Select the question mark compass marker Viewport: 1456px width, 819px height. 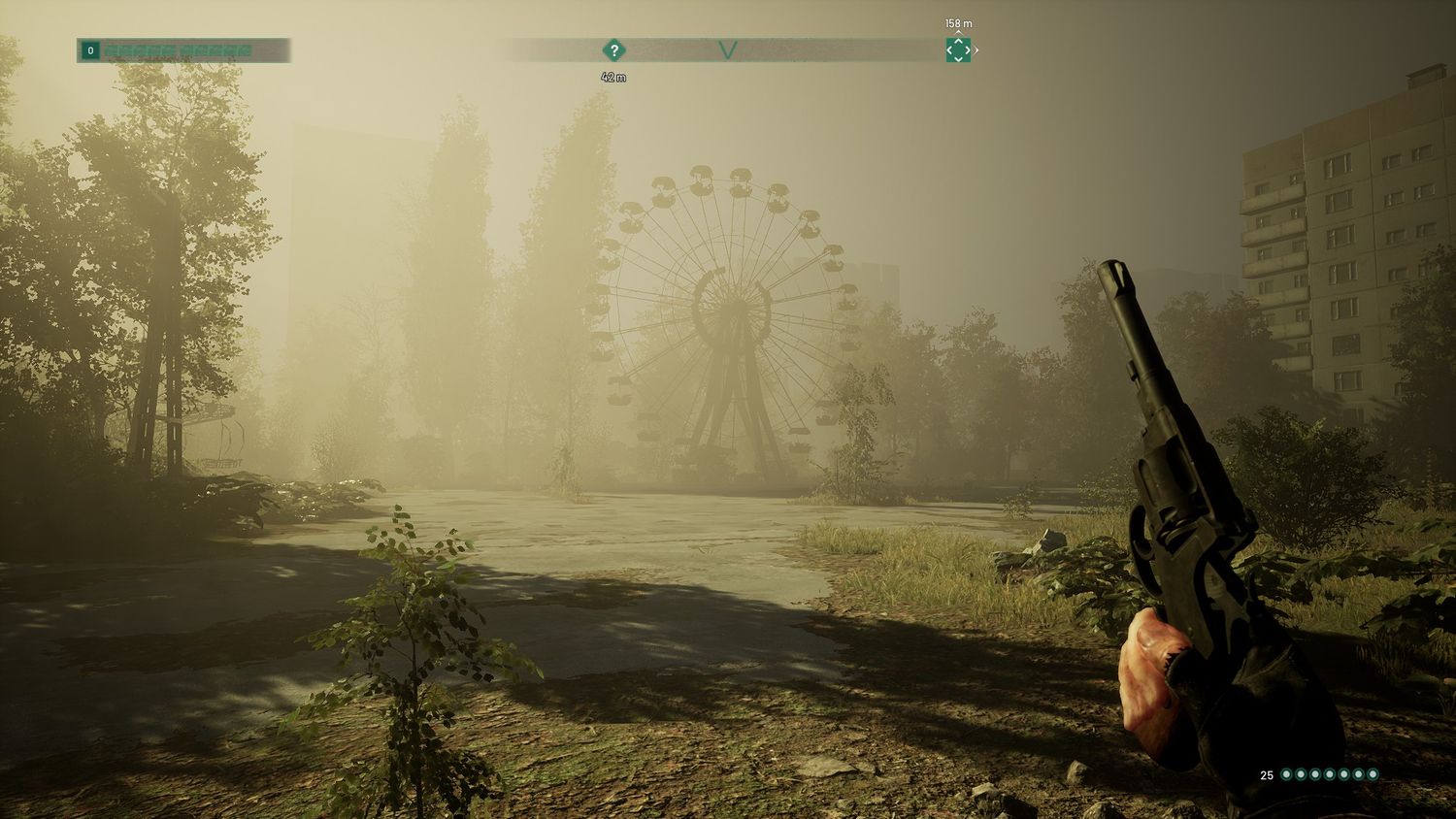click(613, 50)
